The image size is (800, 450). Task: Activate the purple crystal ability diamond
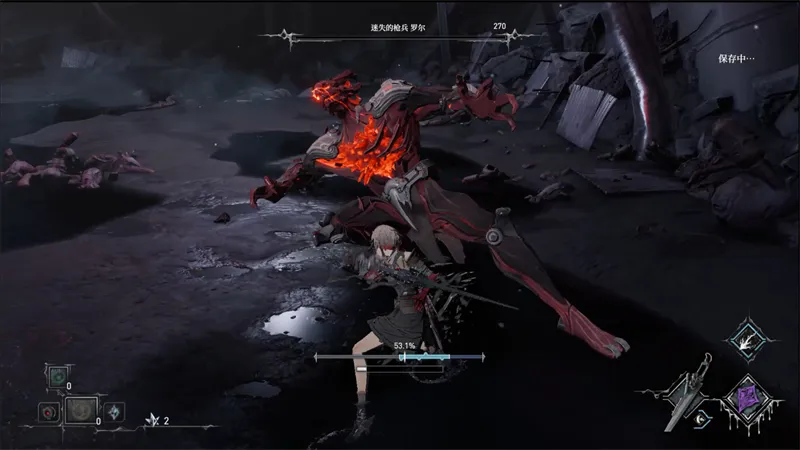click(746, 398)
